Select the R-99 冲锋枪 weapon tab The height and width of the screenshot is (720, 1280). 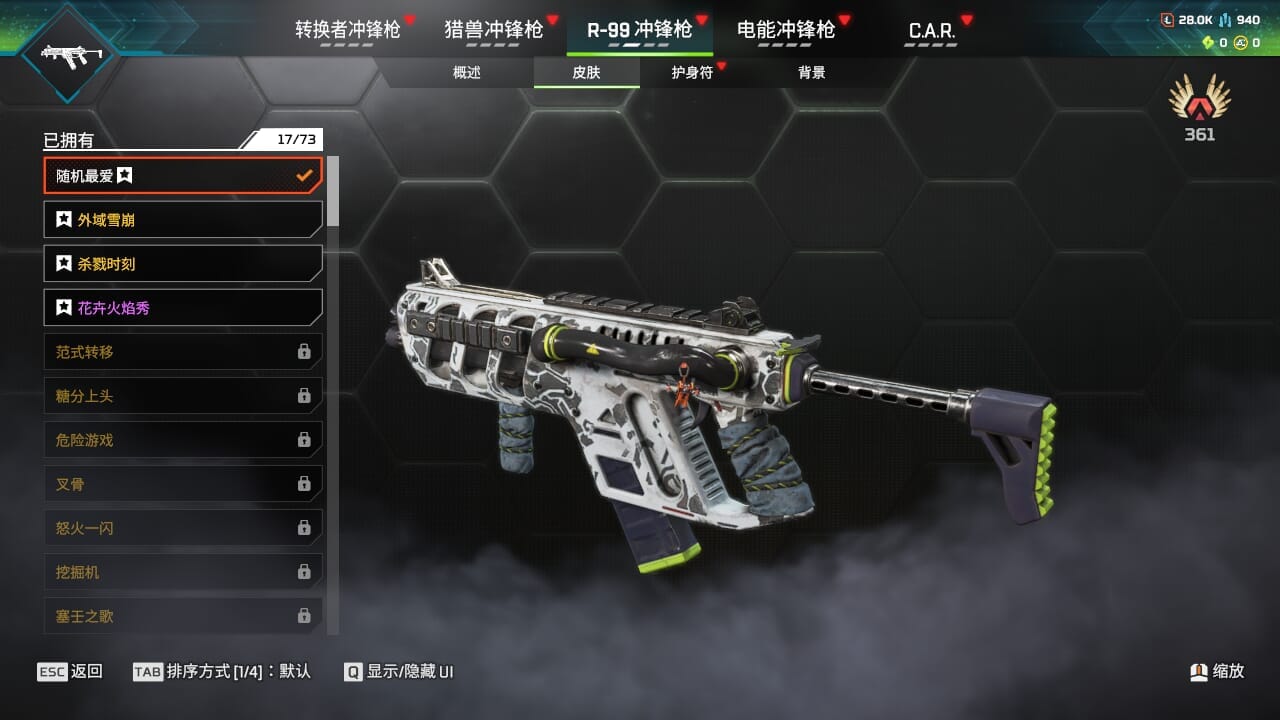(639, 30)
